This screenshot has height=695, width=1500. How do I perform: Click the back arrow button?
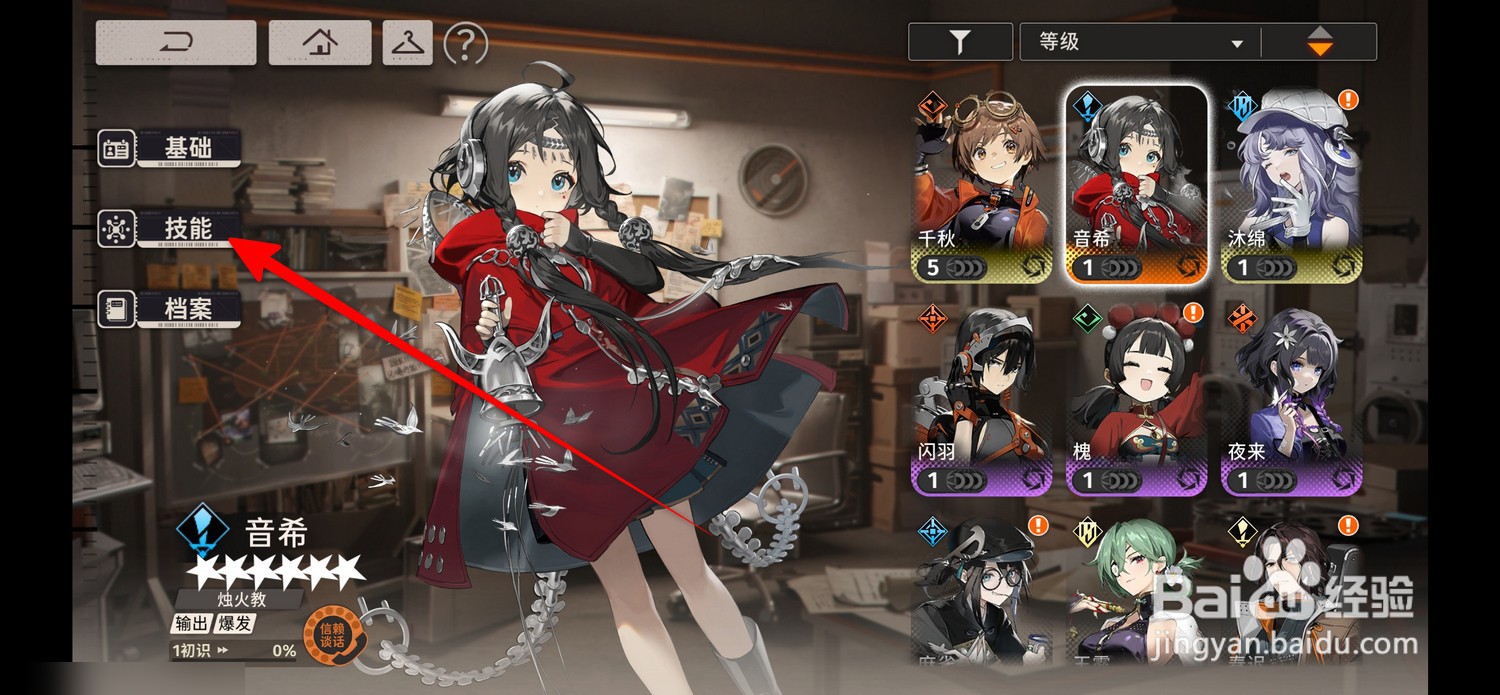tap(176, 43)
